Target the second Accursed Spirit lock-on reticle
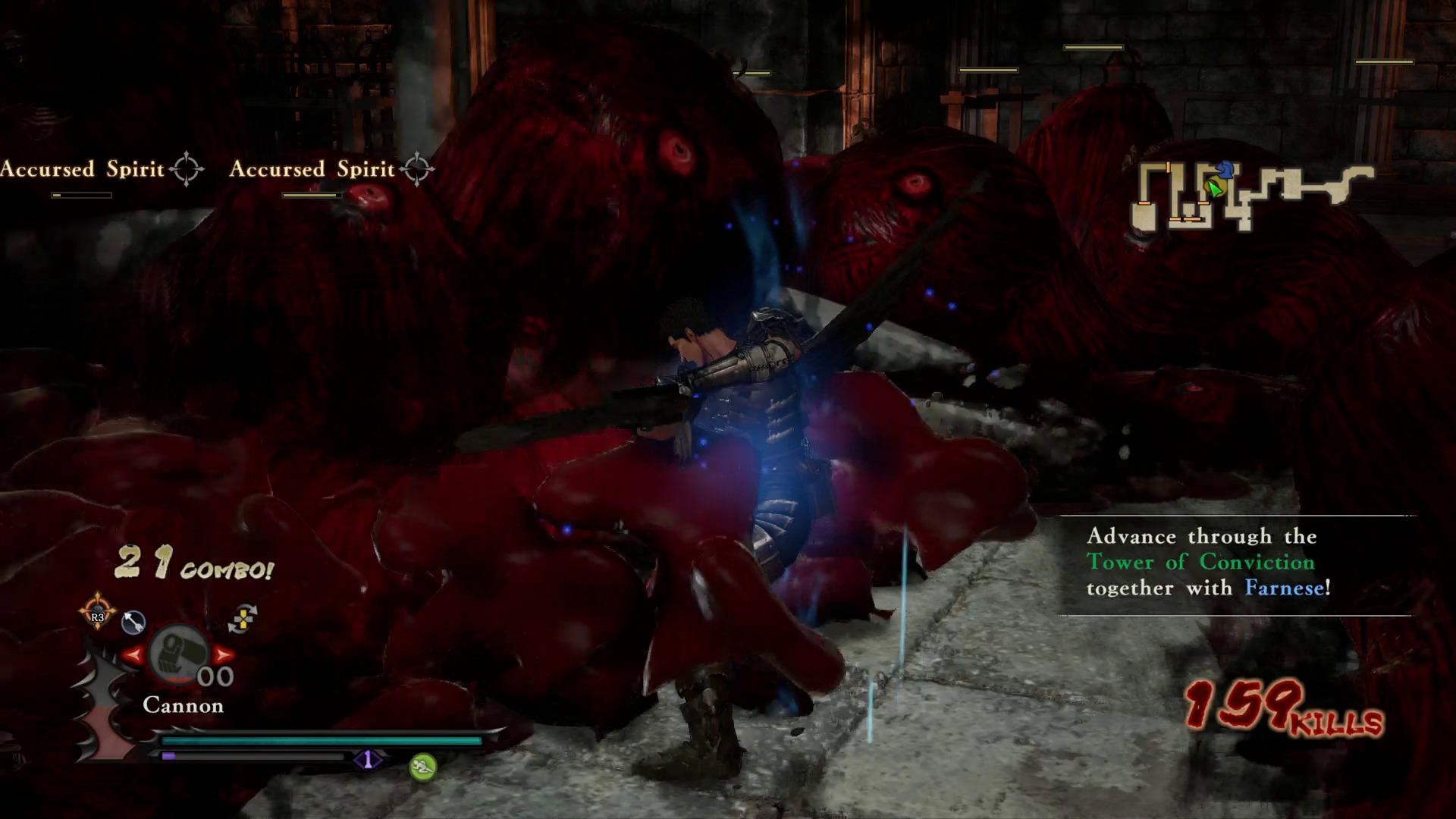Viewport: 1456px width, 819px height. [x=416, y=168]
